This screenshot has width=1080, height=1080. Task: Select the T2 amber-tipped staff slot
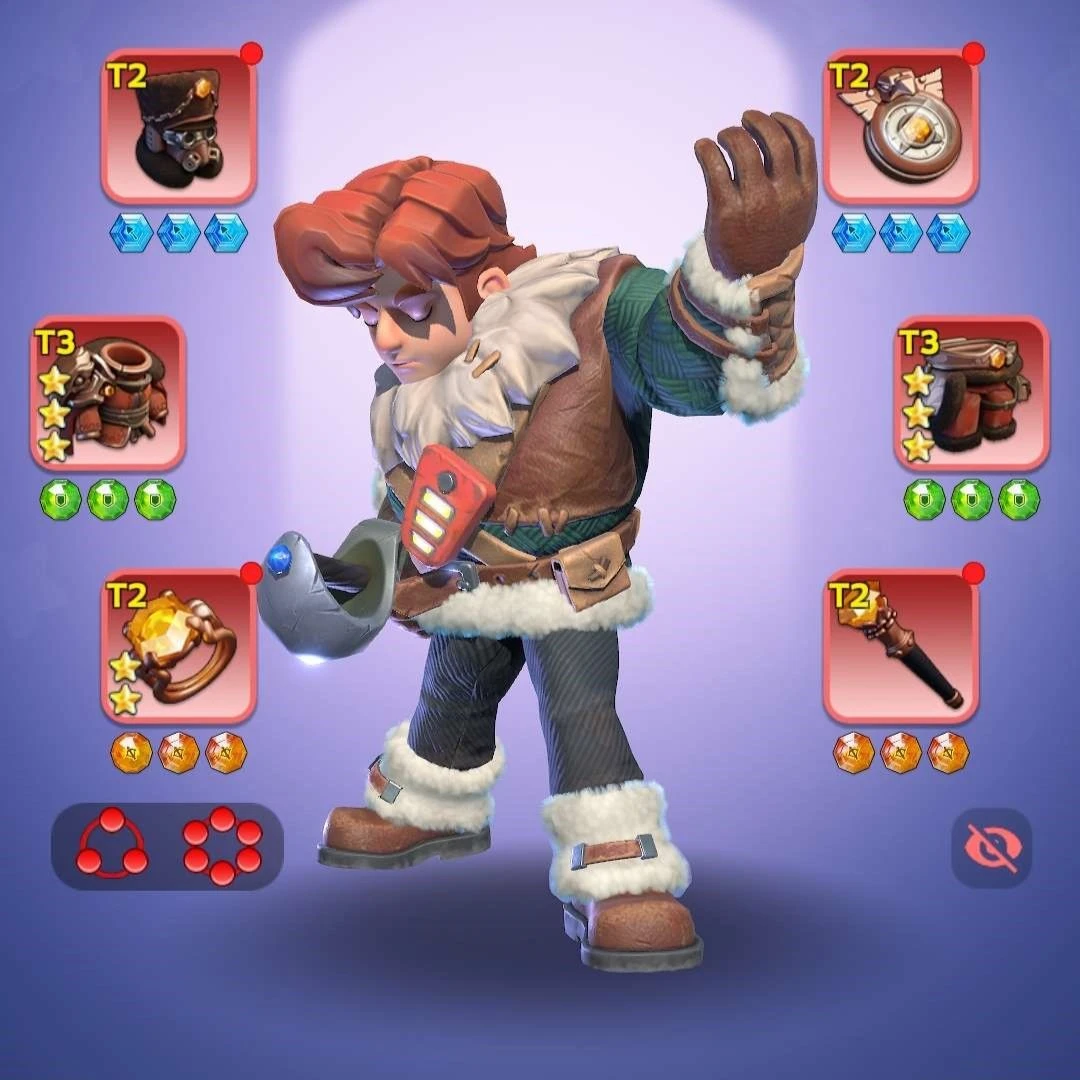901,647
